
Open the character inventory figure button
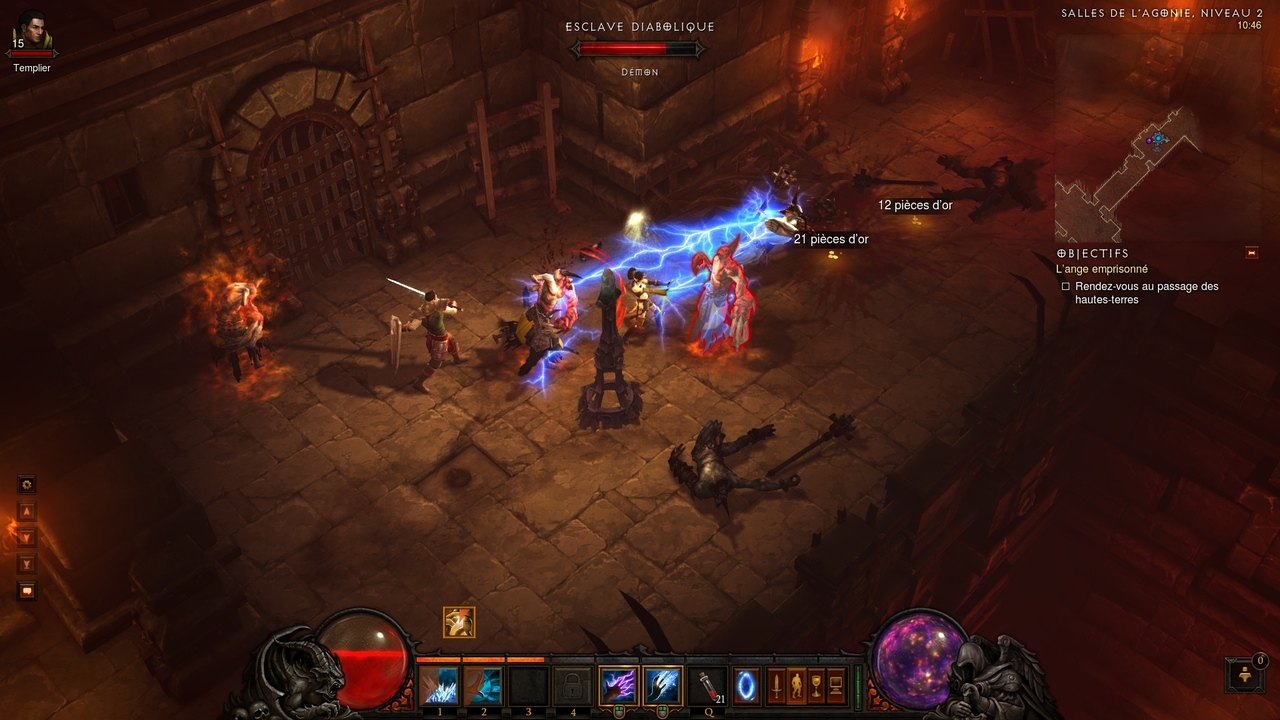[x=796, y=686]
